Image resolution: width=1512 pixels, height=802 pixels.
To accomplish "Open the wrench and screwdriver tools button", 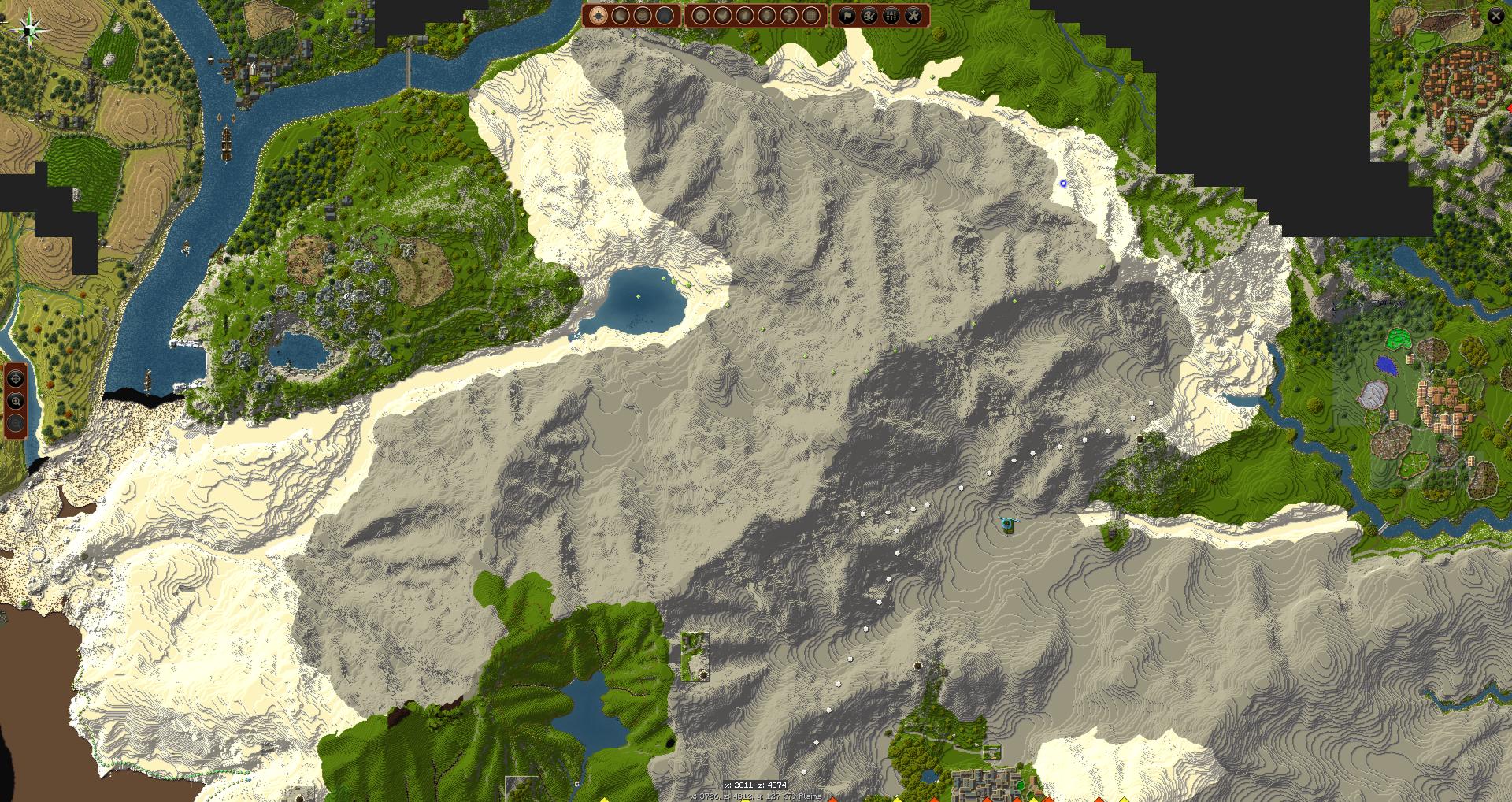I will point(913,16).
